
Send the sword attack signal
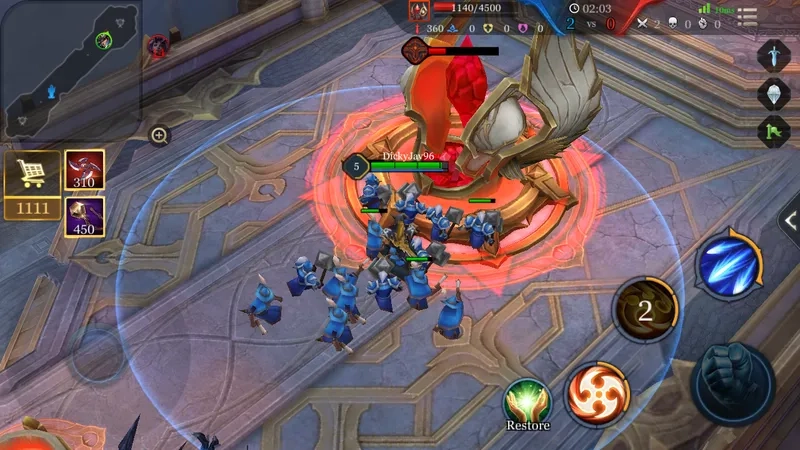point(774,55)
